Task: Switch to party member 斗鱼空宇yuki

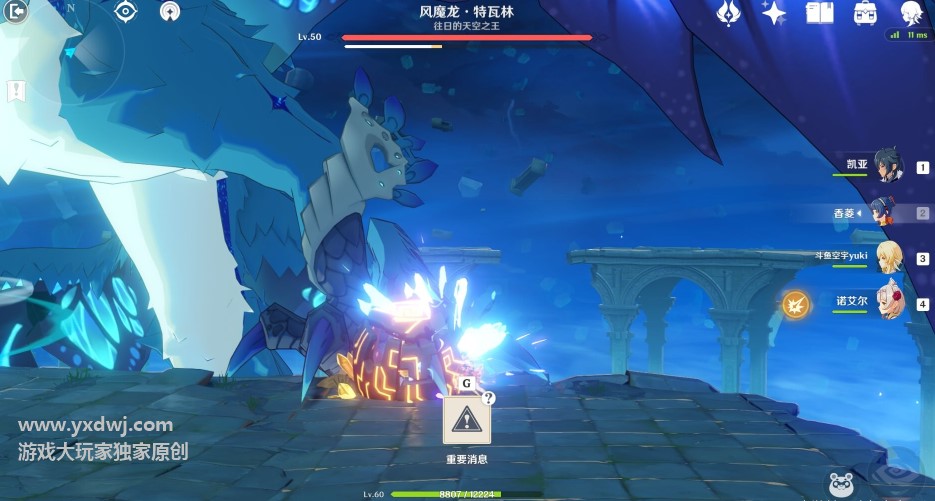Action: pyautogui.click(x=888, y=256)
